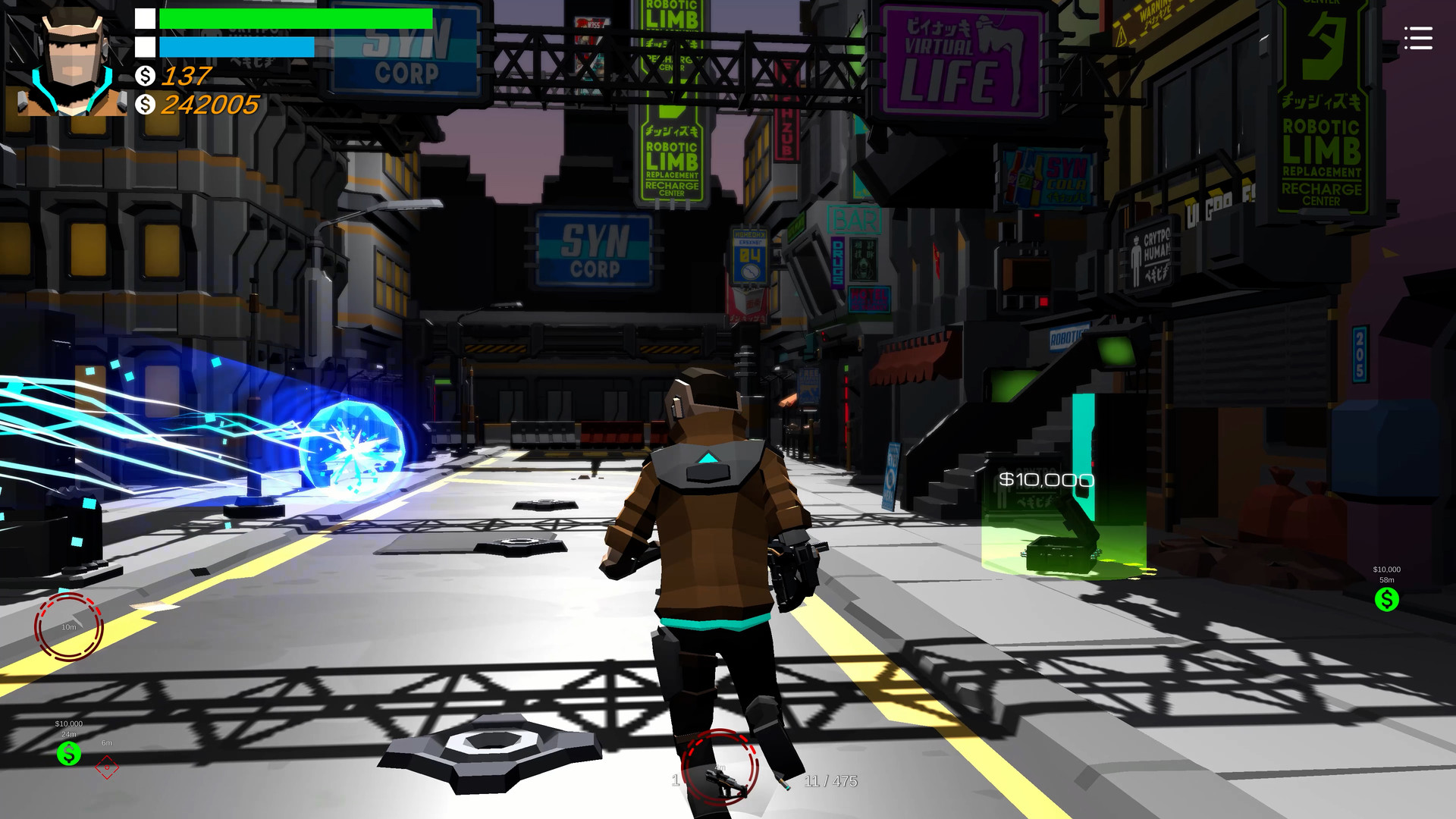The width and height of the screenshot is (1456, 819).
Task: Click the red diamond objective marker bottom-left
Action: tap(107, 767)
